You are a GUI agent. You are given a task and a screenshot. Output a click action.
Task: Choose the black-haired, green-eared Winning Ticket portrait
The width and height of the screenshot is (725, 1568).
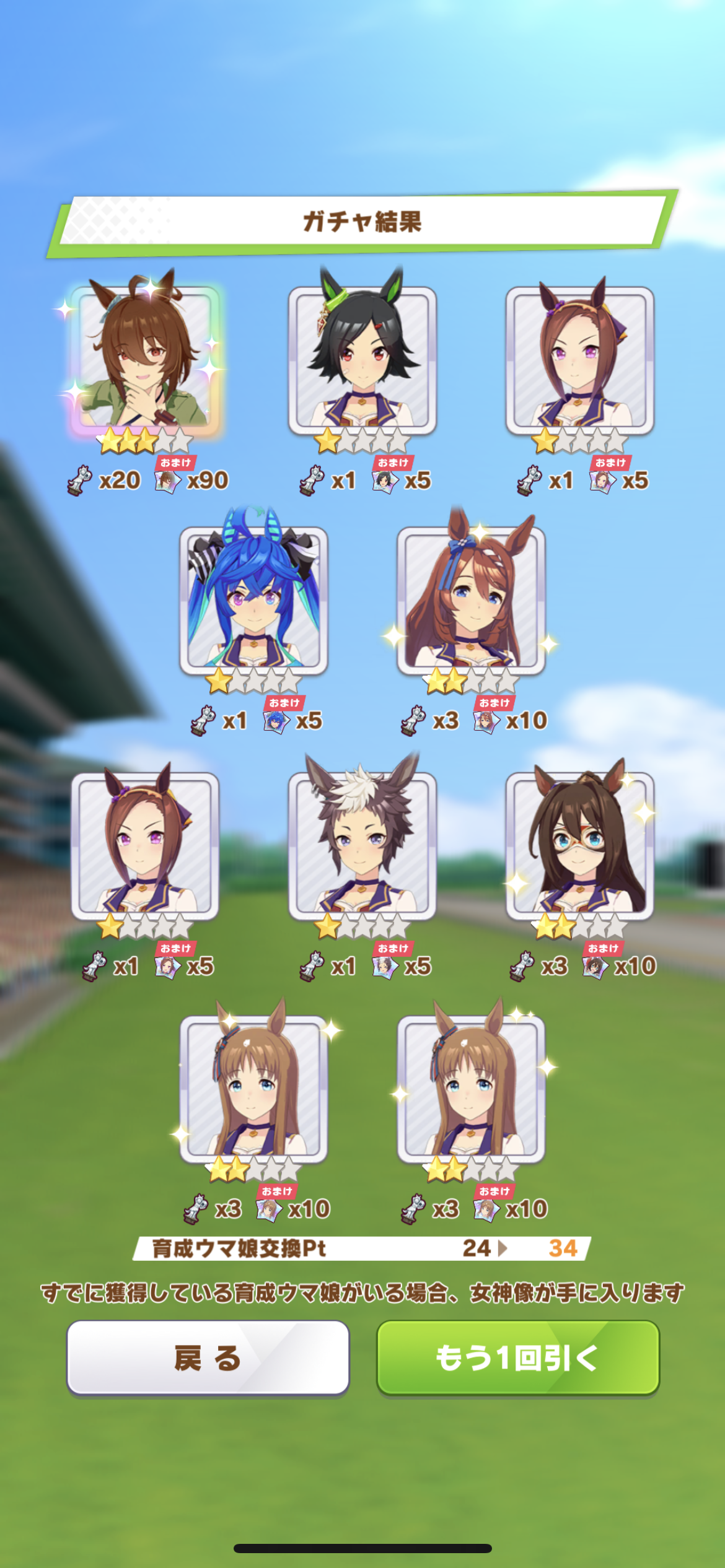[362, 360]
